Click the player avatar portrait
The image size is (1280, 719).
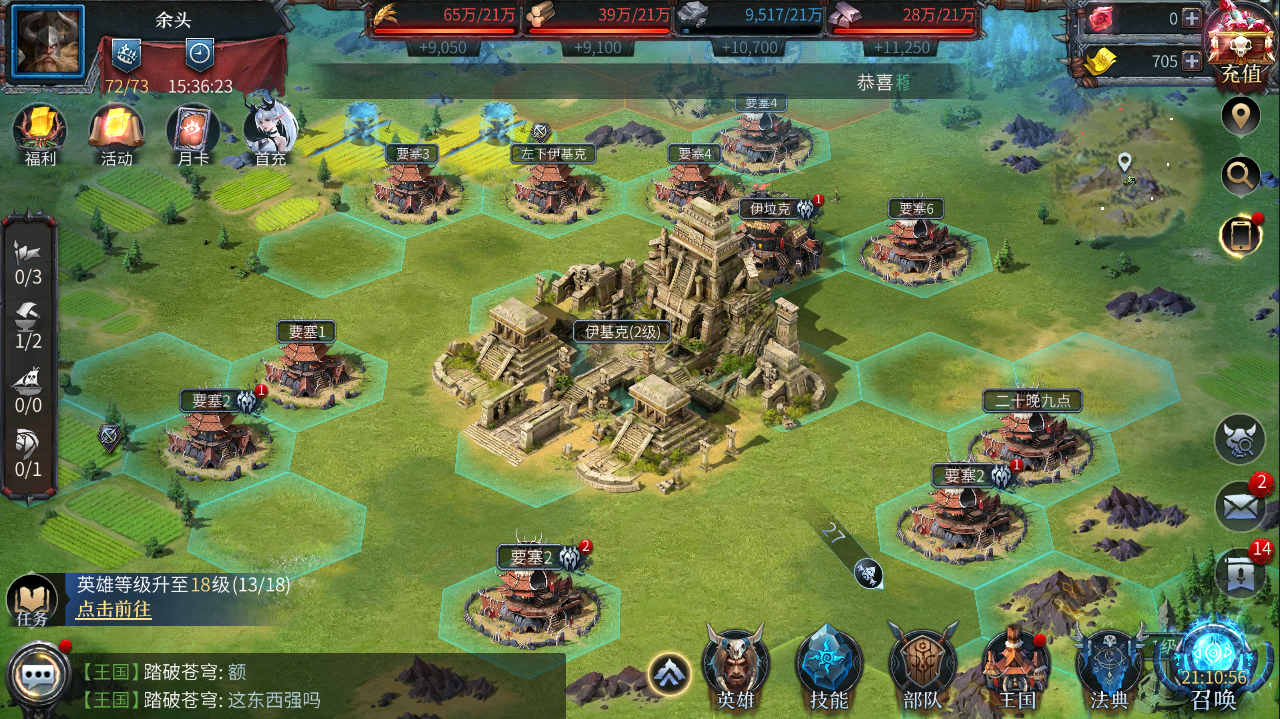point(48,41)
